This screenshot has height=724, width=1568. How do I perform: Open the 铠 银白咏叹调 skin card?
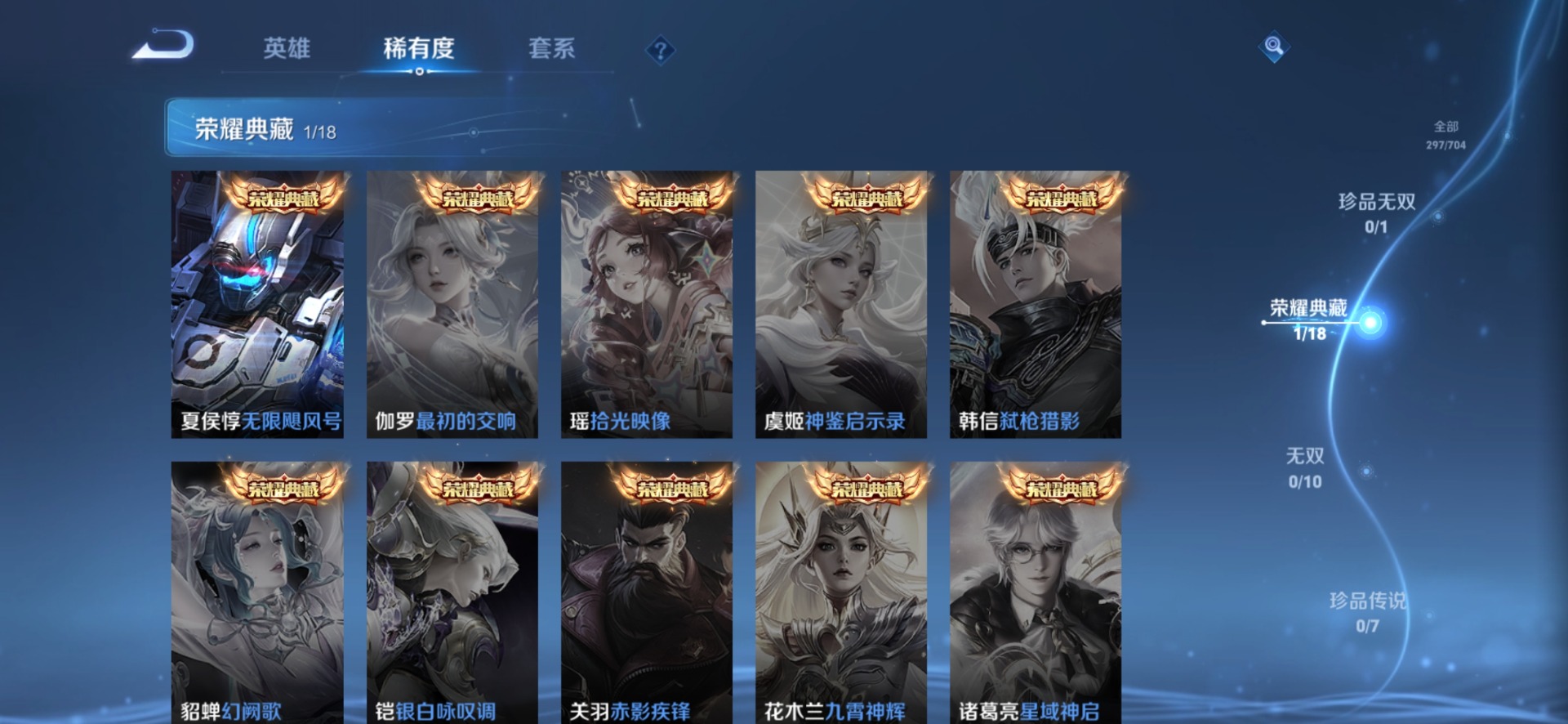click(x=452, y=592)
